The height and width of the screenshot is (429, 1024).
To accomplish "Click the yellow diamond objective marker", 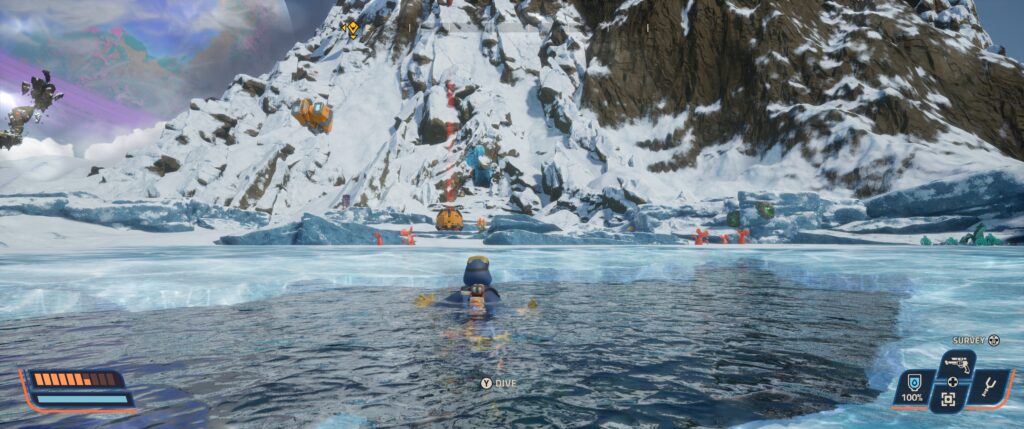I will pos(352,29).
